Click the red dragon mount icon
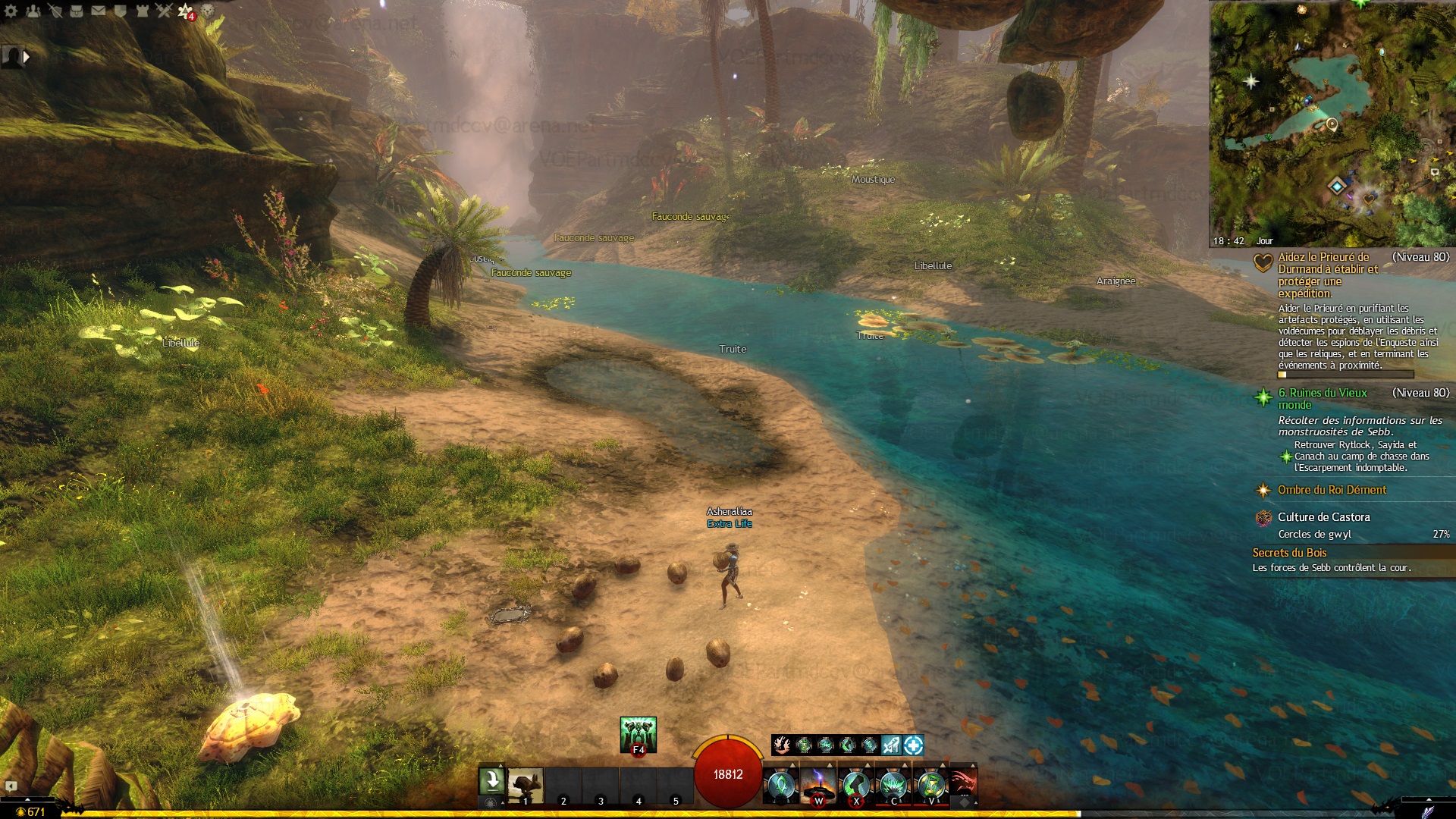 (x=963, y=782)
